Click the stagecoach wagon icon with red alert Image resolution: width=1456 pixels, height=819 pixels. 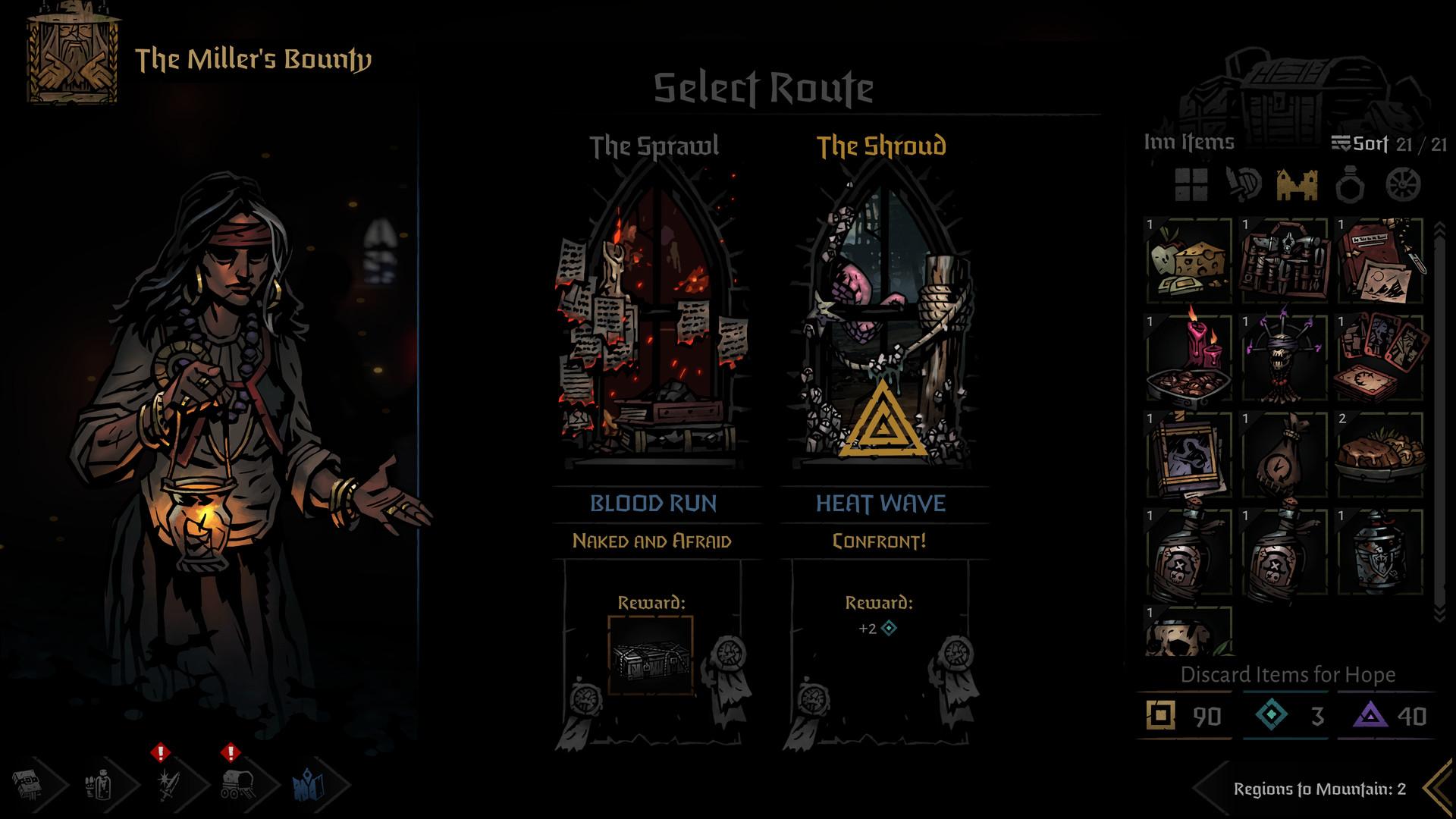[237, 785]
